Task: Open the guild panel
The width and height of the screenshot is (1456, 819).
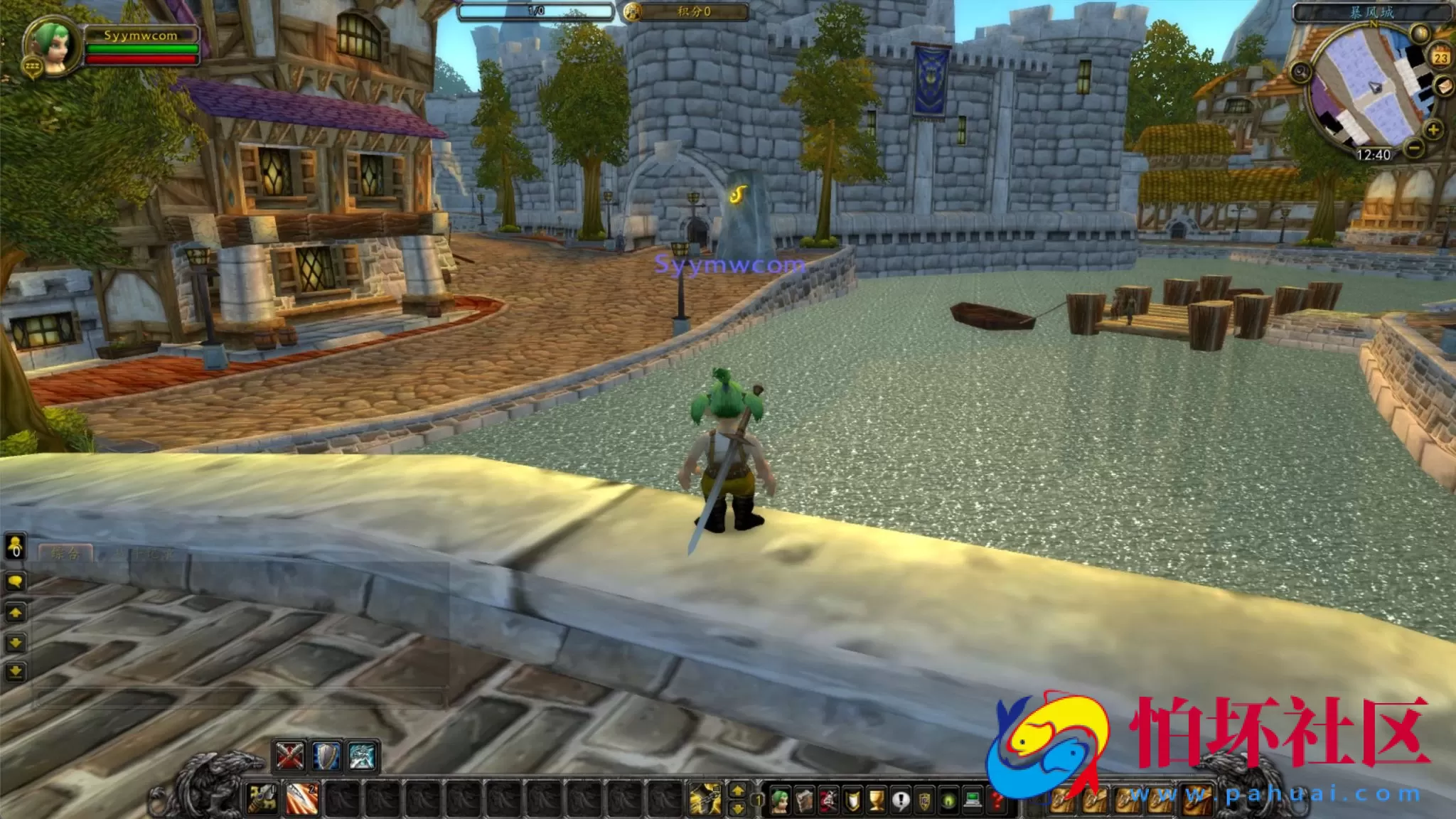Action: (924, 800)
